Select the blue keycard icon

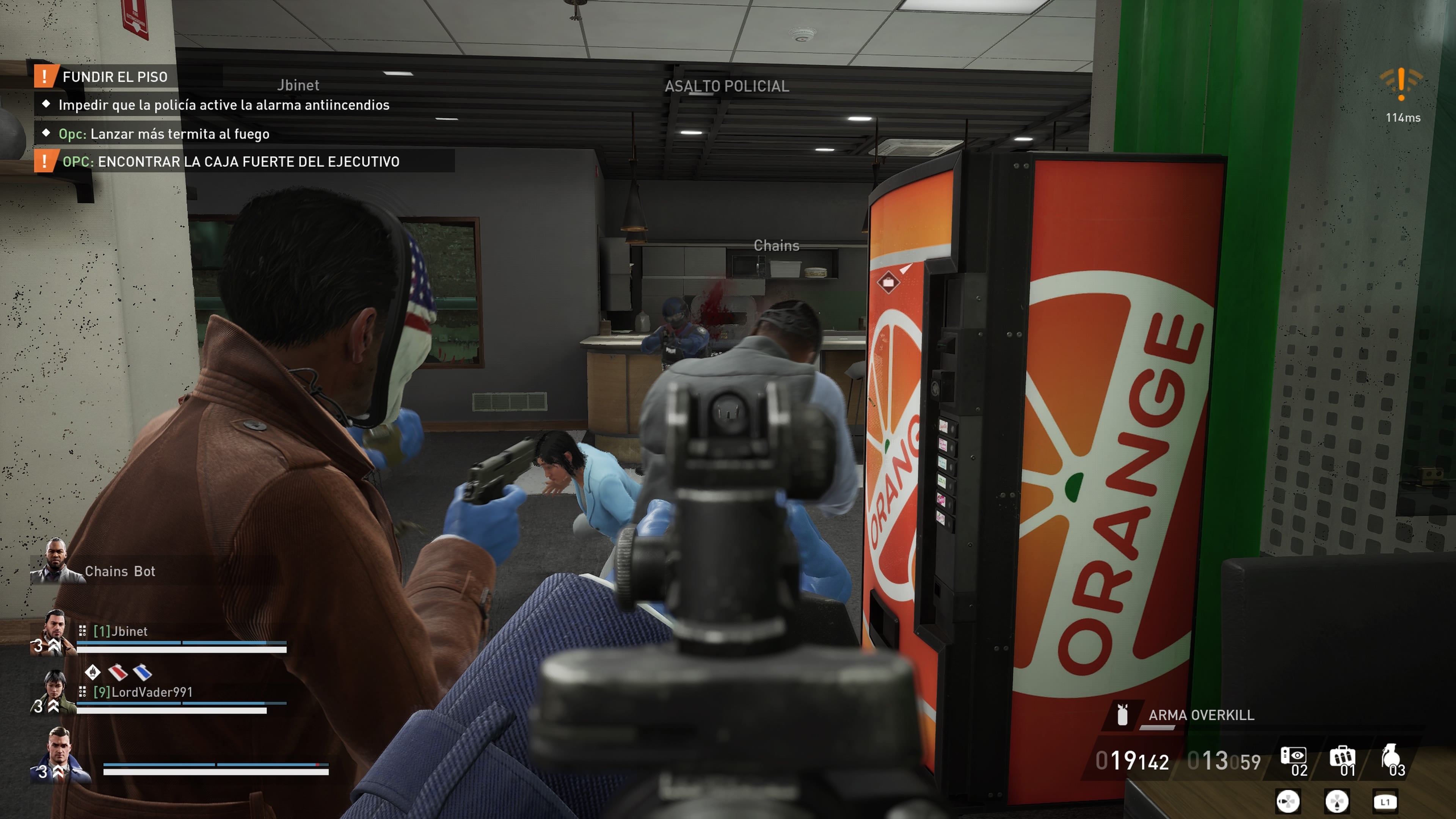(143, 672)
